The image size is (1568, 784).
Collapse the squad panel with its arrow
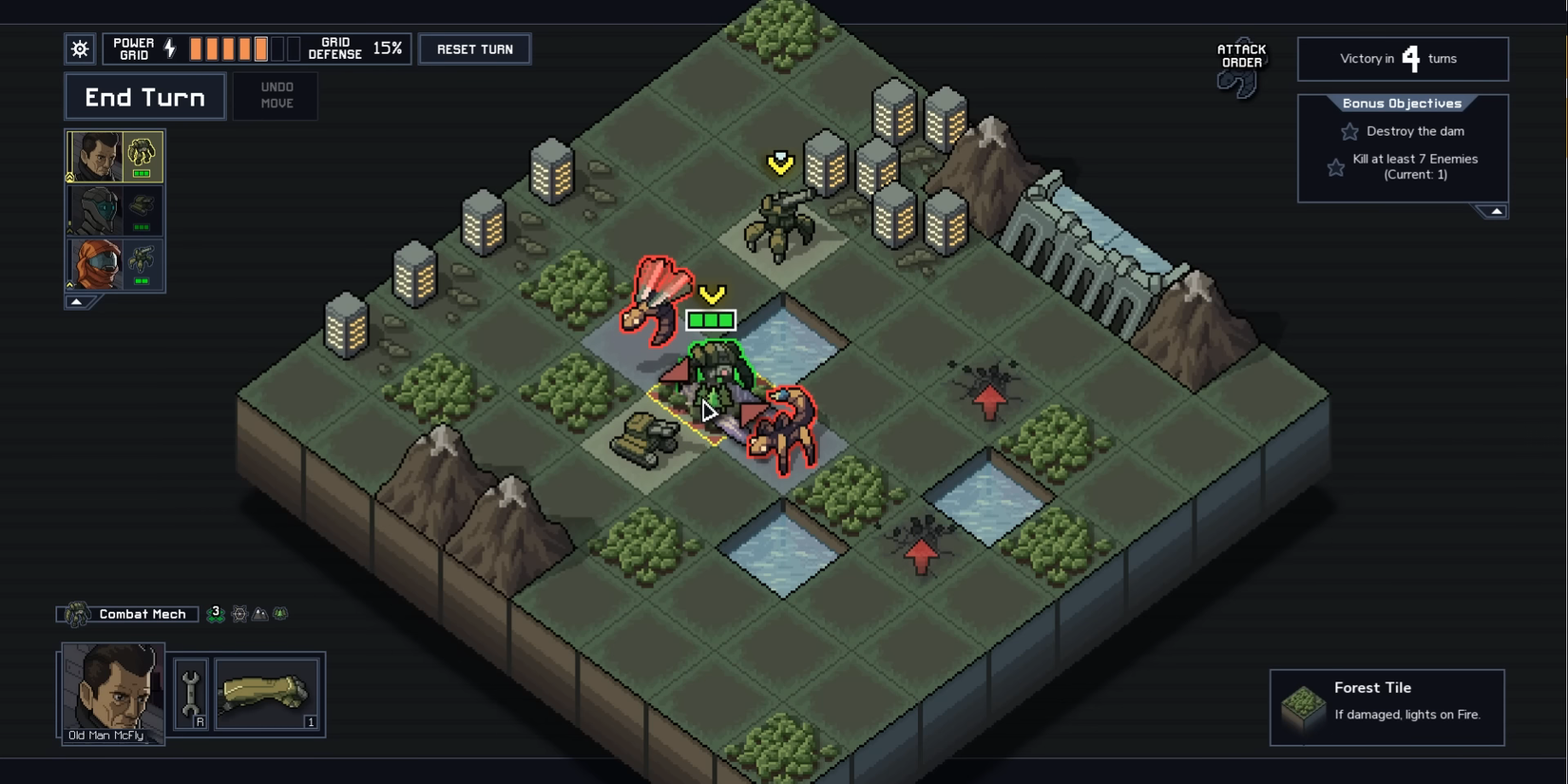(76, 301)
